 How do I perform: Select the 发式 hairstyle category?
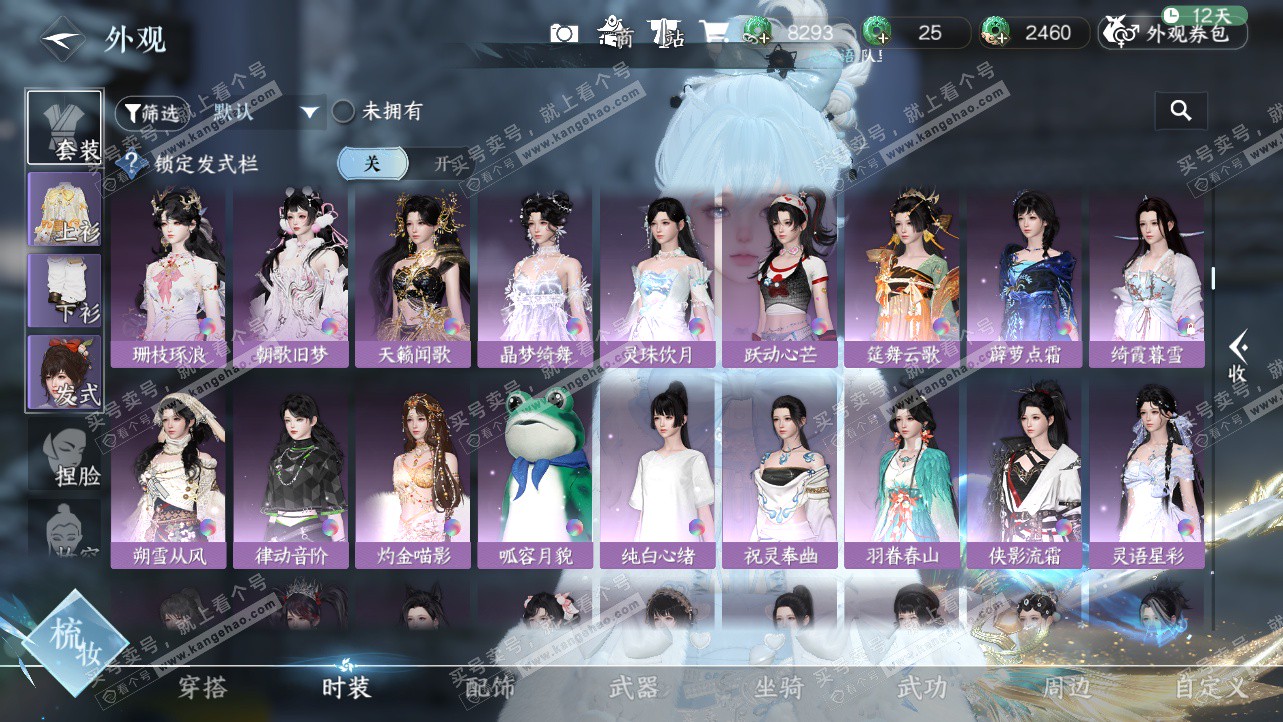tap(65, 371)
